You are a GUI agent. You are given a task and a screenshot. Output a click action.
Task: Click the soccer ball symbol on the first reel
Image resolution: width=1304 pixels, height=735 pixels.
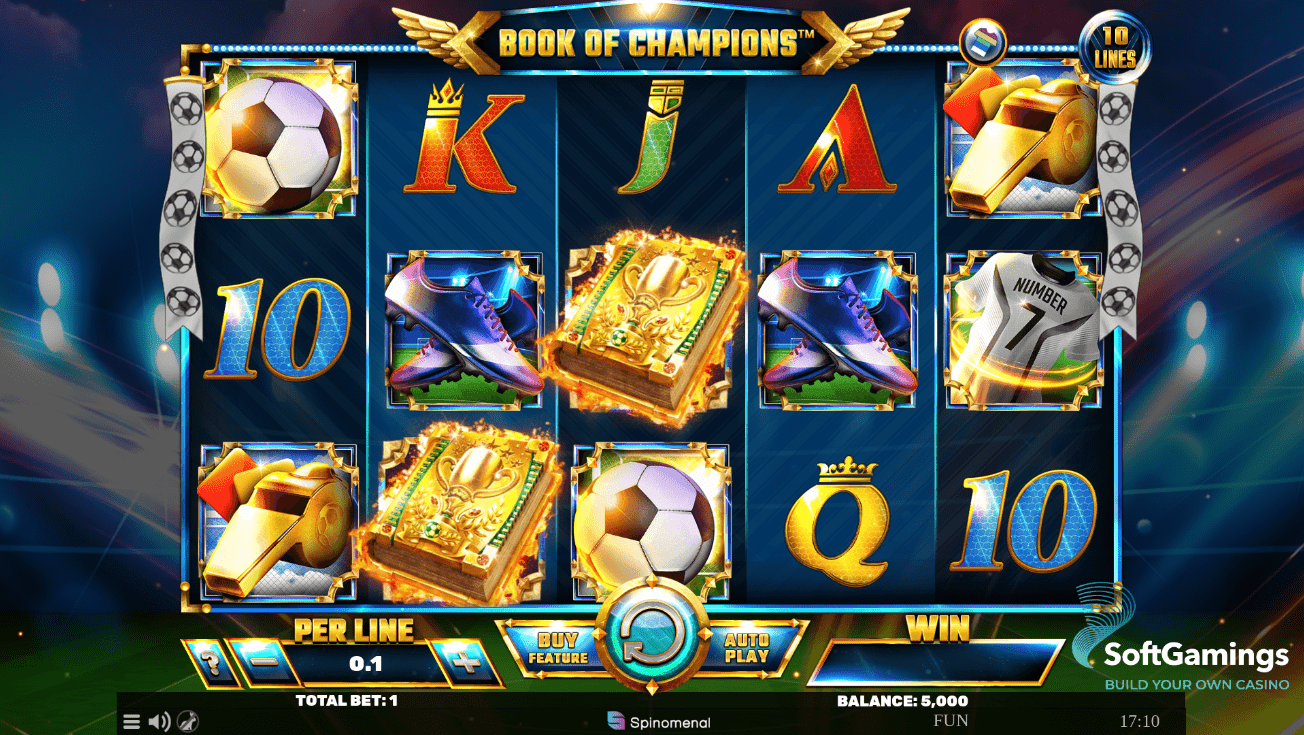click(x=274, y=140)
